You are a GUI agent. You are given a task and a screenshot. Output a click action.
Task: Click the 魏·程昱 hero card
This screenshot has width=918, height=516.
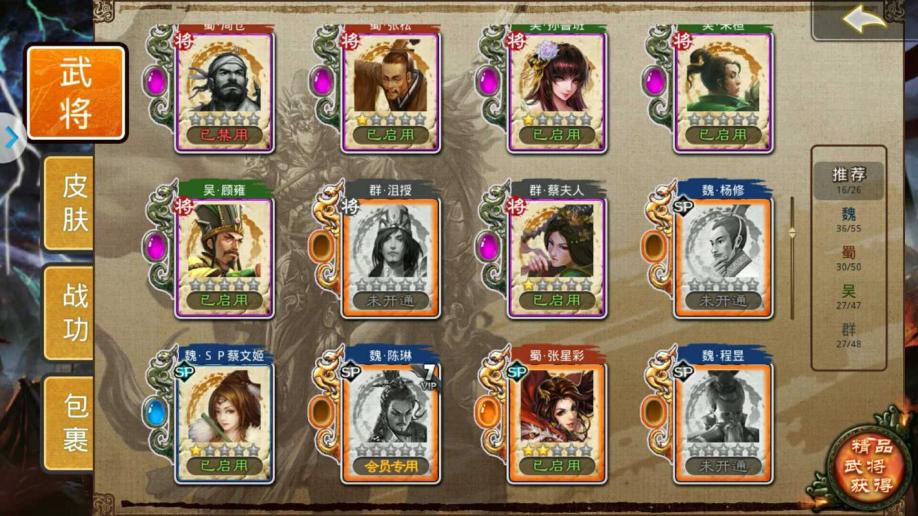click(x=722, y=418)
